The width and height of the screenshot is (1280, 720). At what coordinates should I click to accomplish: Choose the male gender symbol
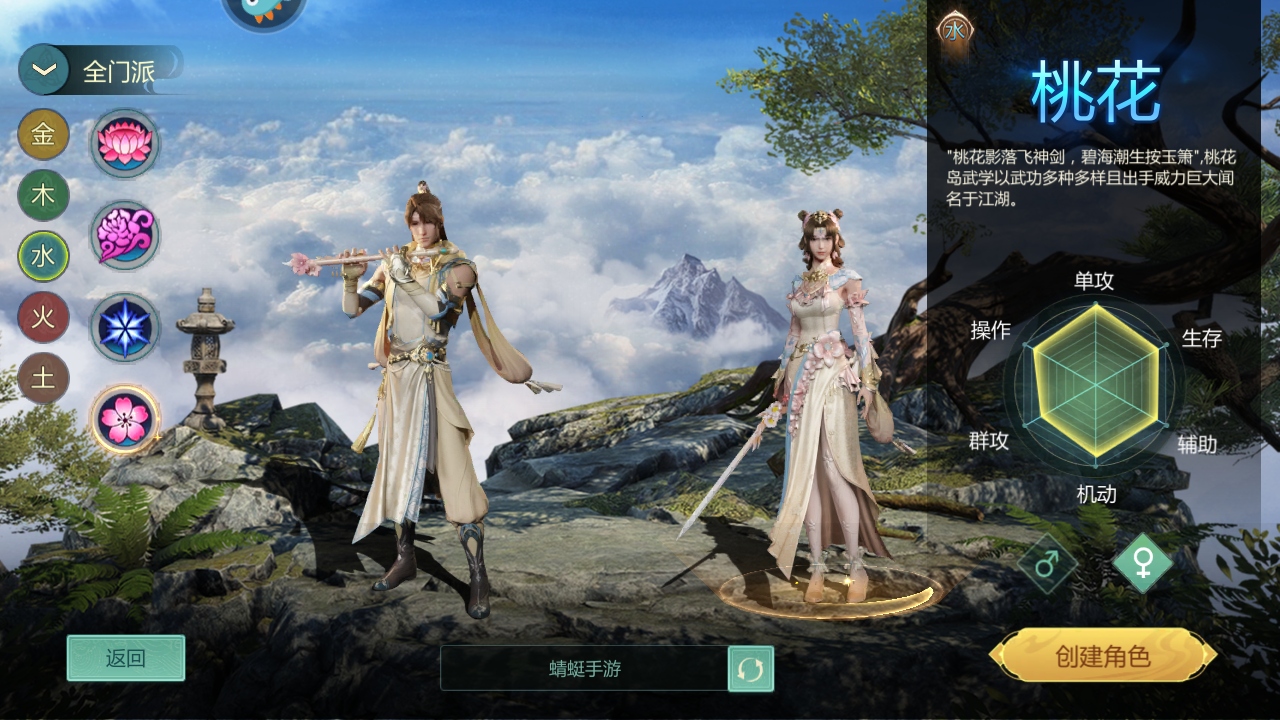click(1047, 565)
